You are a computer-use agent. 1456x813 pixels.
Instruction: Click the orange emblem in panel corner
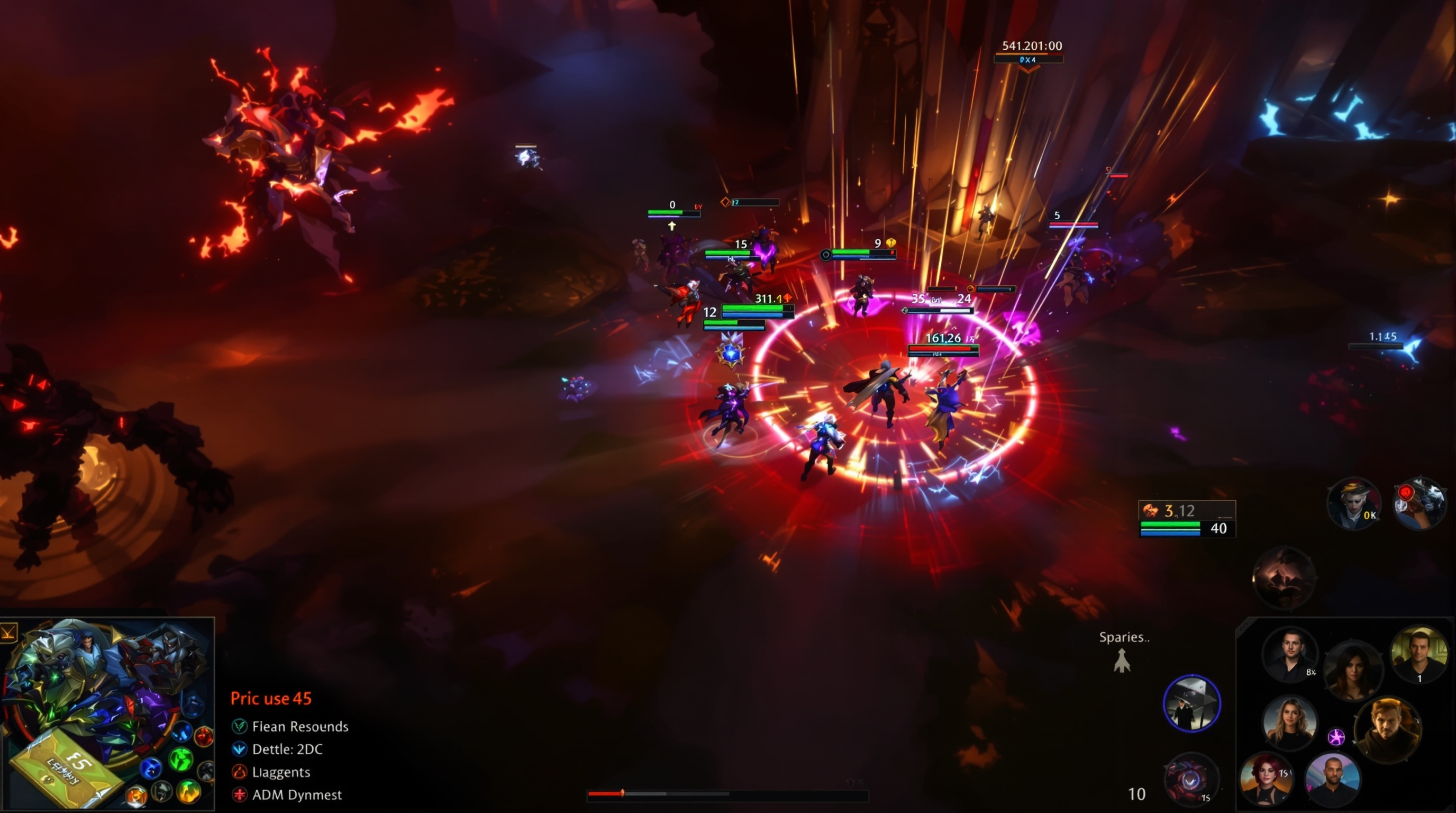8,632
